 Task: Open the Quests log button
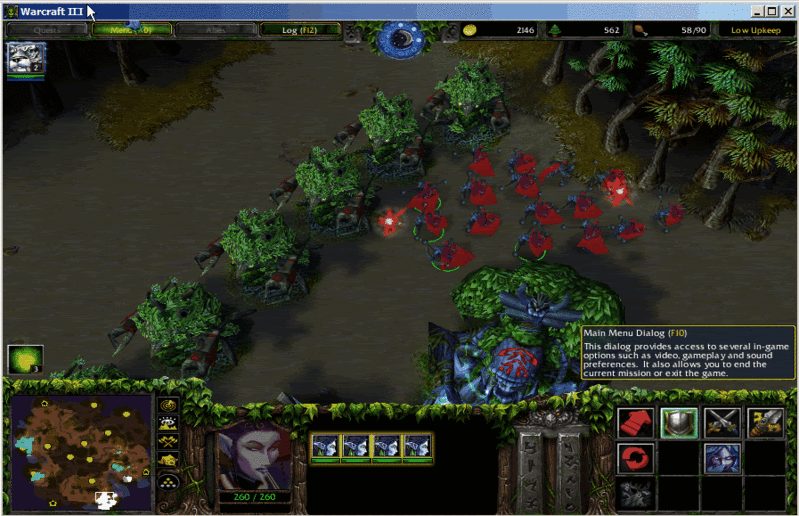pyautogui.click(x=47, y=30)
